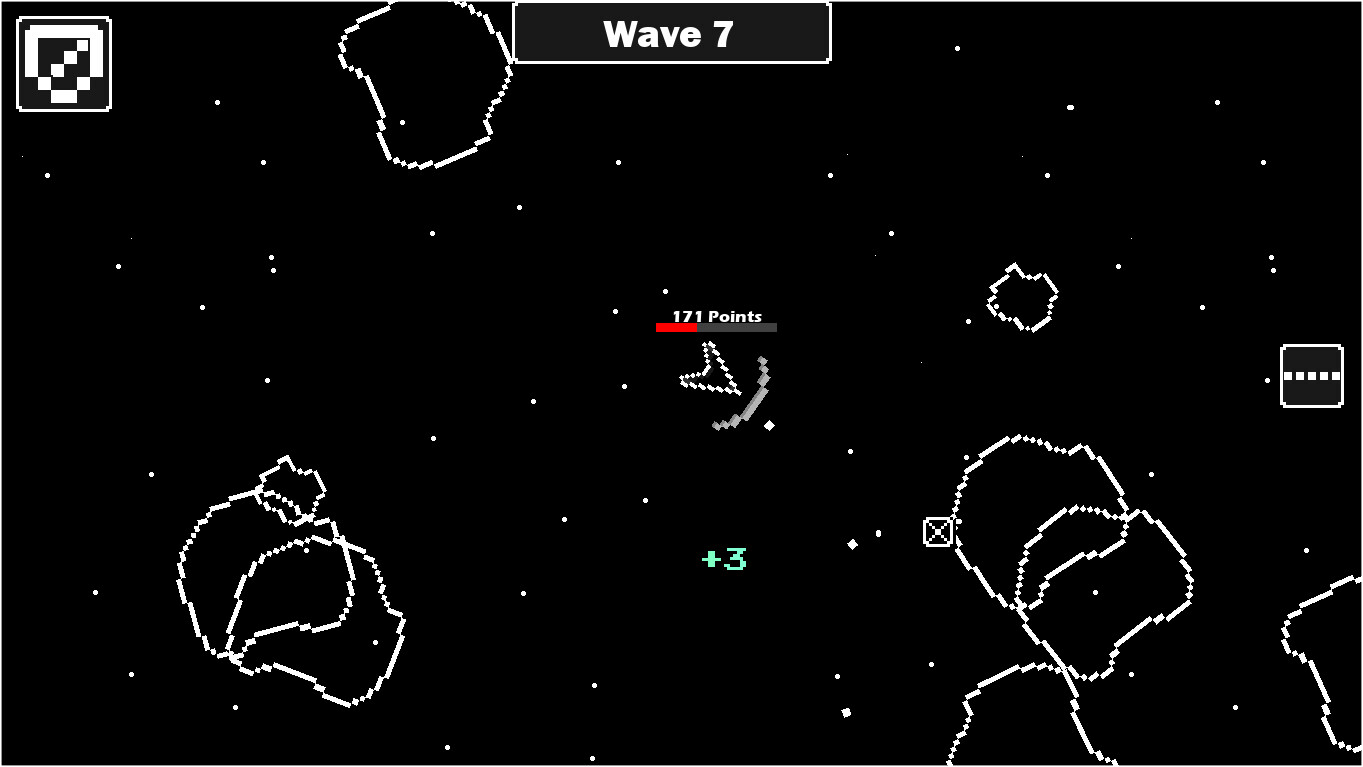
Task: Click the small diamond near bottom-center screen
Action: point(845,711)
